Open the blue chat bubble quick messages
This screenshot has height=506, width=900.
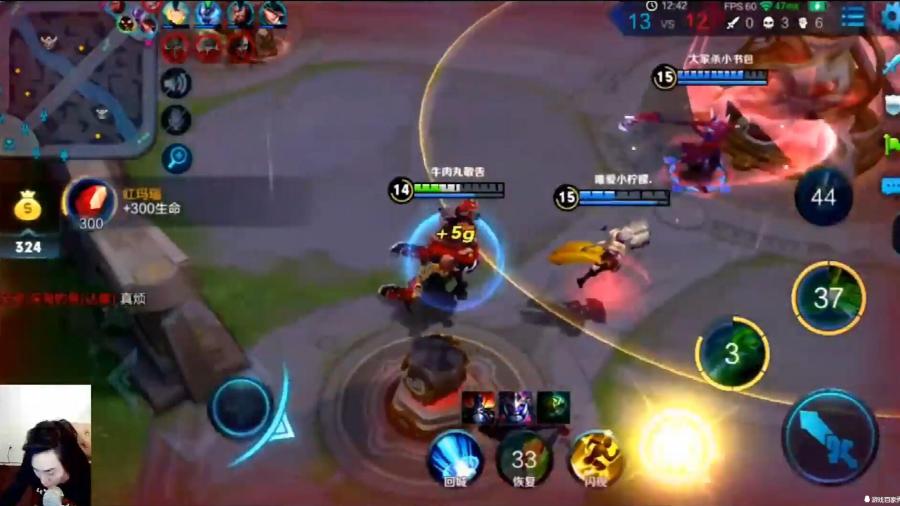click(x=890, y=187)
